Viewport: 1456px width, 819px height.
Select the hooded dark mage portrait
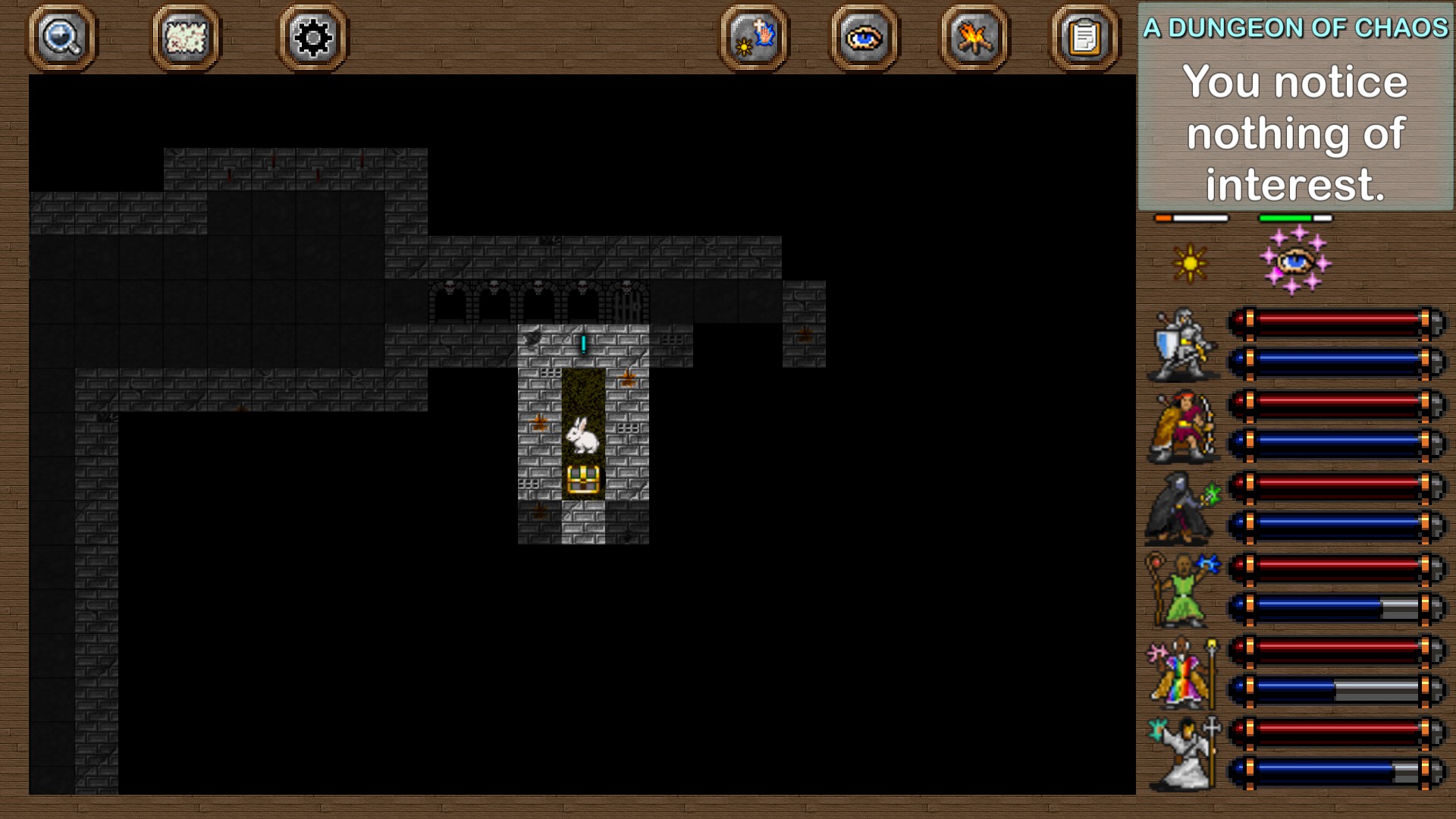point(1183,510)
